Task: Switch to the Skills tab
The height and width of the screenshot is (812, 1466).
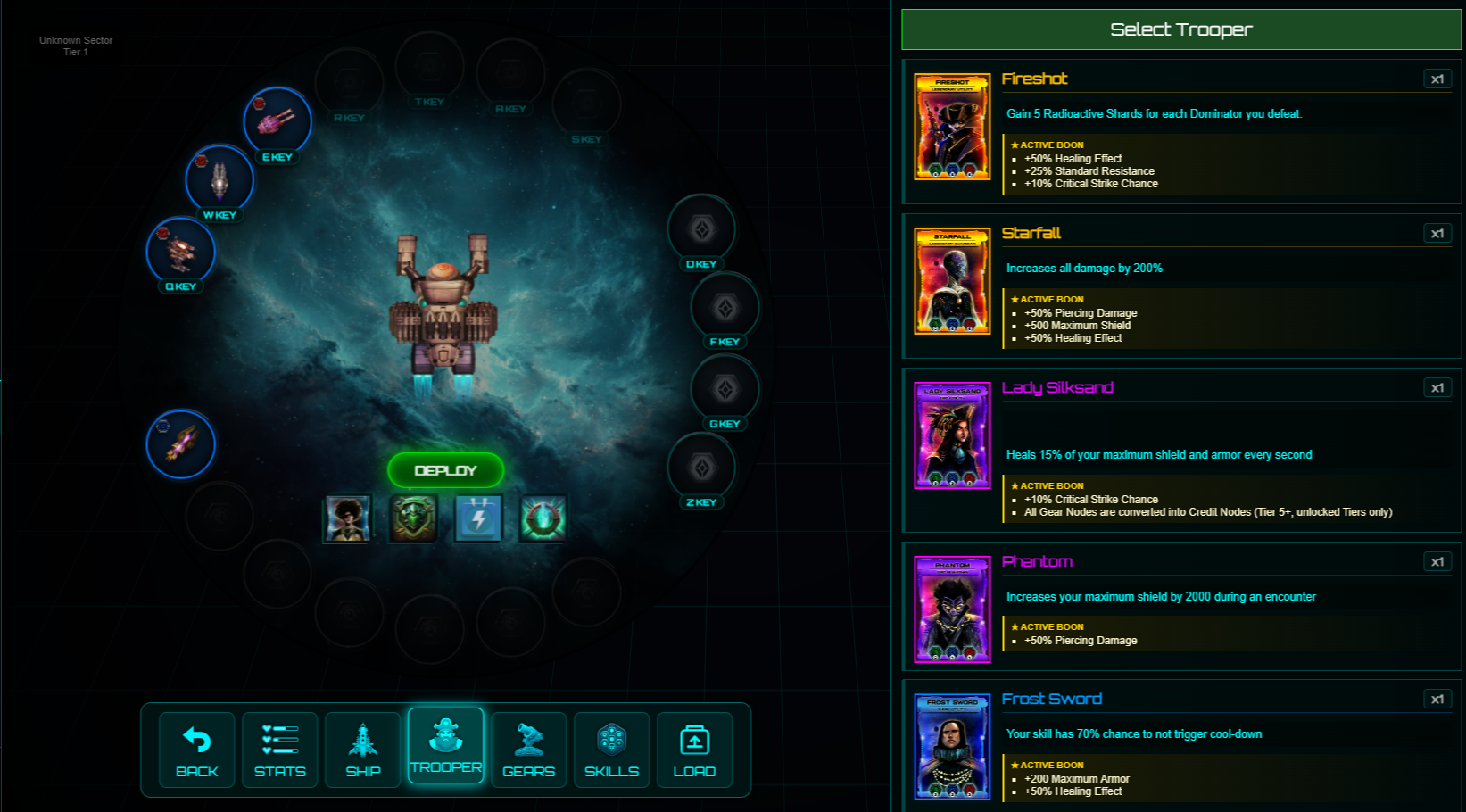Action: [x=612, y=750]
